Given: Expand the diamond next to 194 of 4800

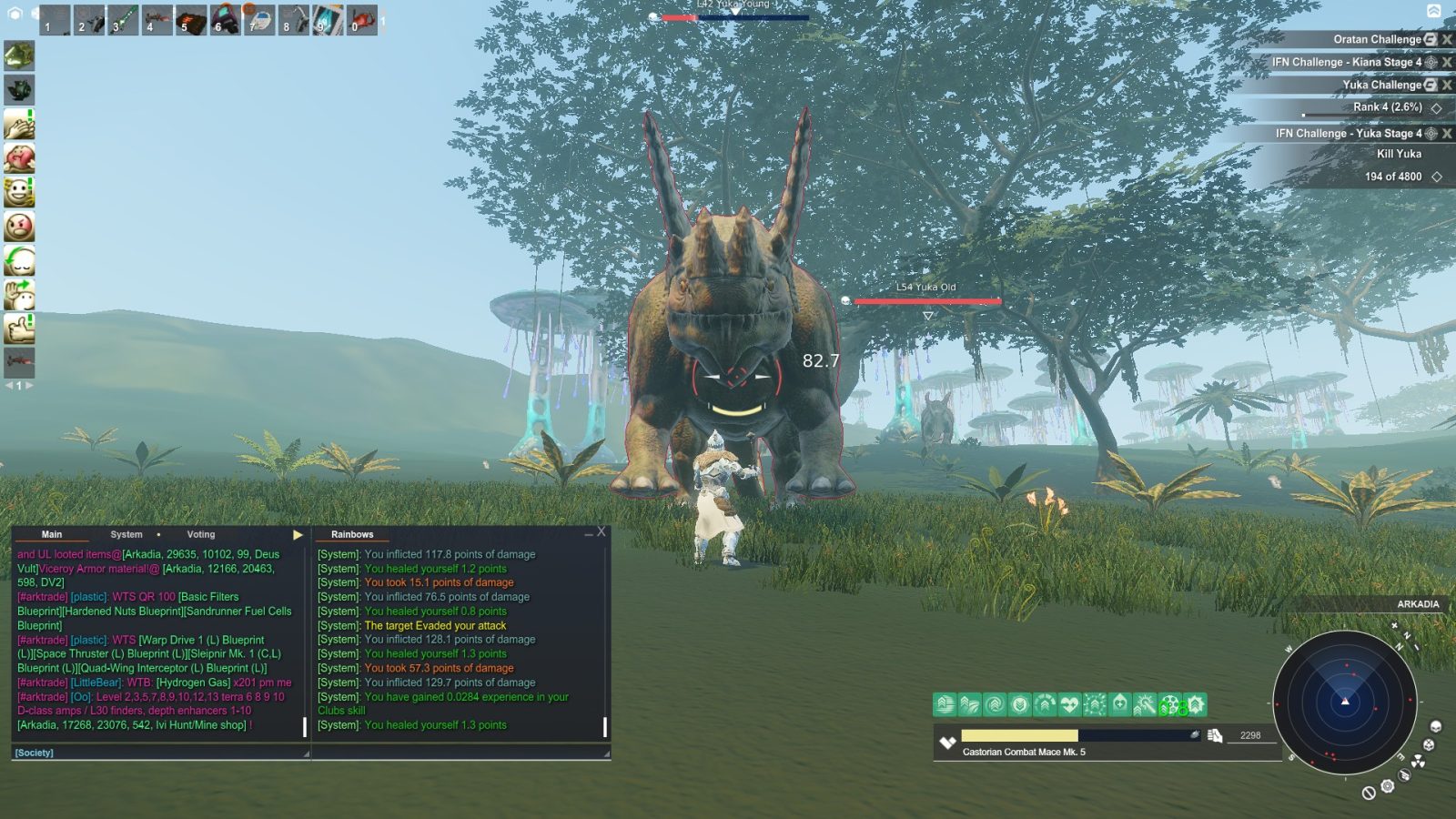Looking at the screenshot, I should (1436, 177).
